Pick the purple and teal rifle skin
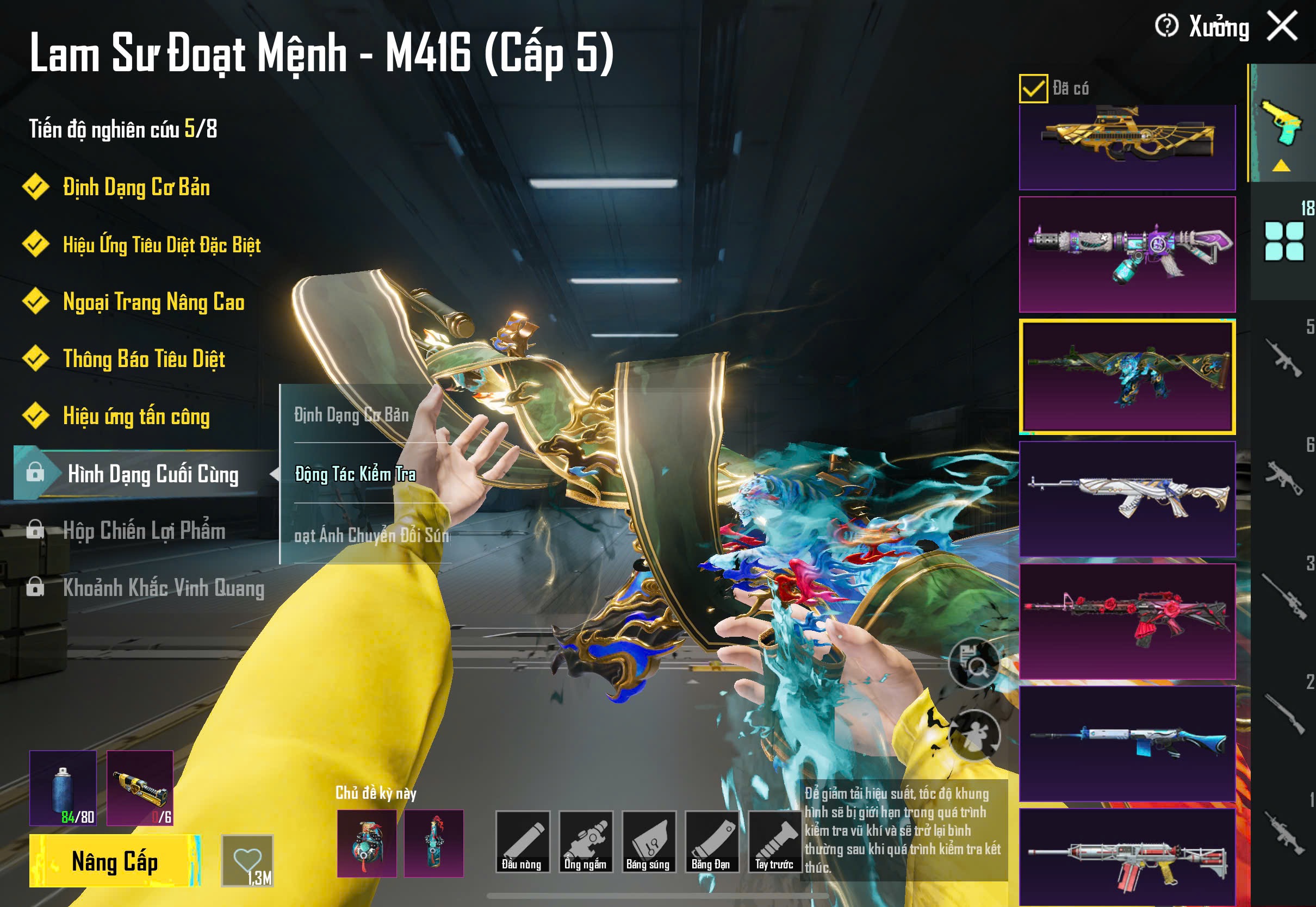Screen dimensions: 1316x907 1127,254
